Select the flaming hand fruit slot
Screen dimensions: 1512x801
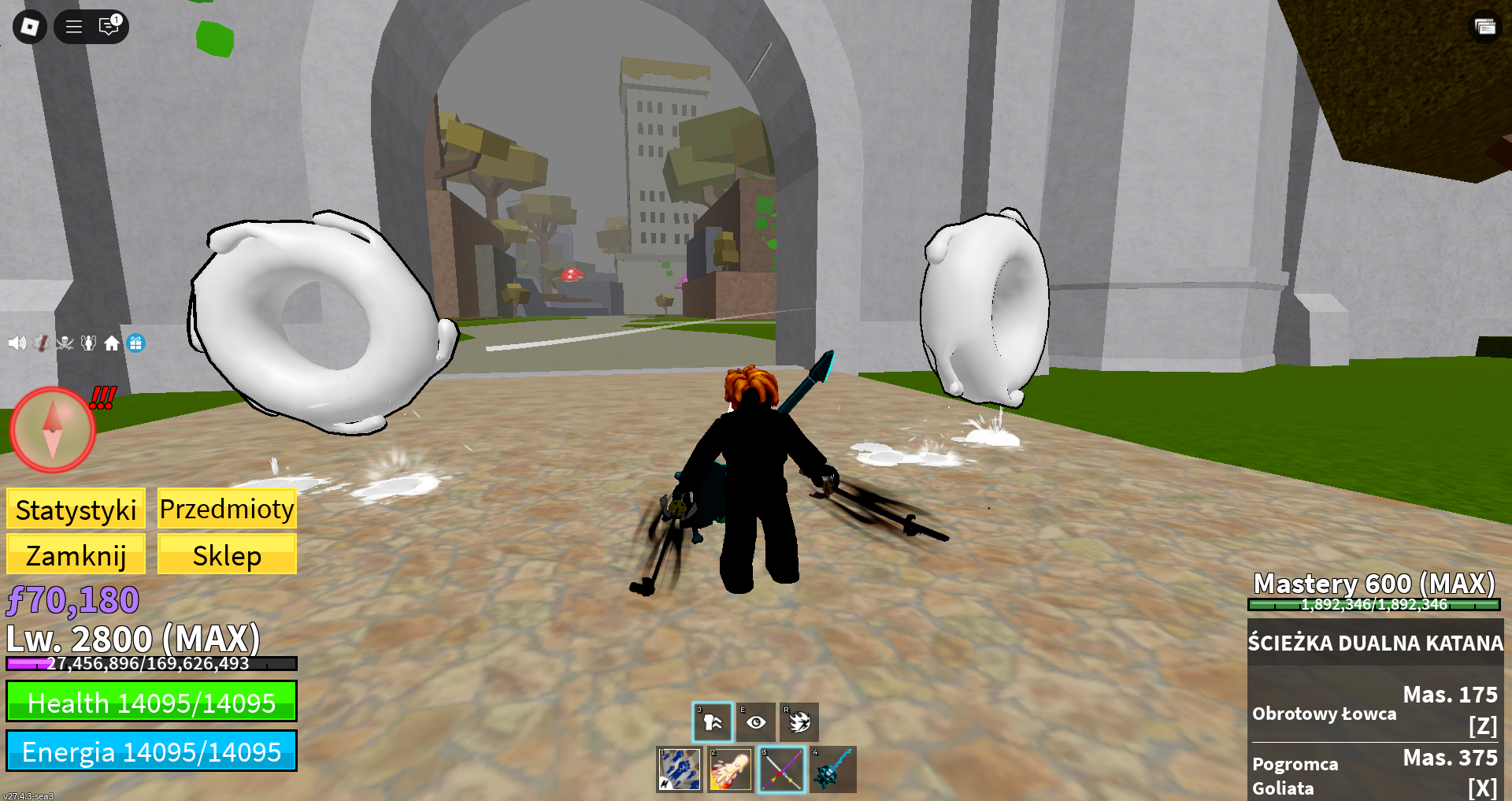[x=730, y=769]
